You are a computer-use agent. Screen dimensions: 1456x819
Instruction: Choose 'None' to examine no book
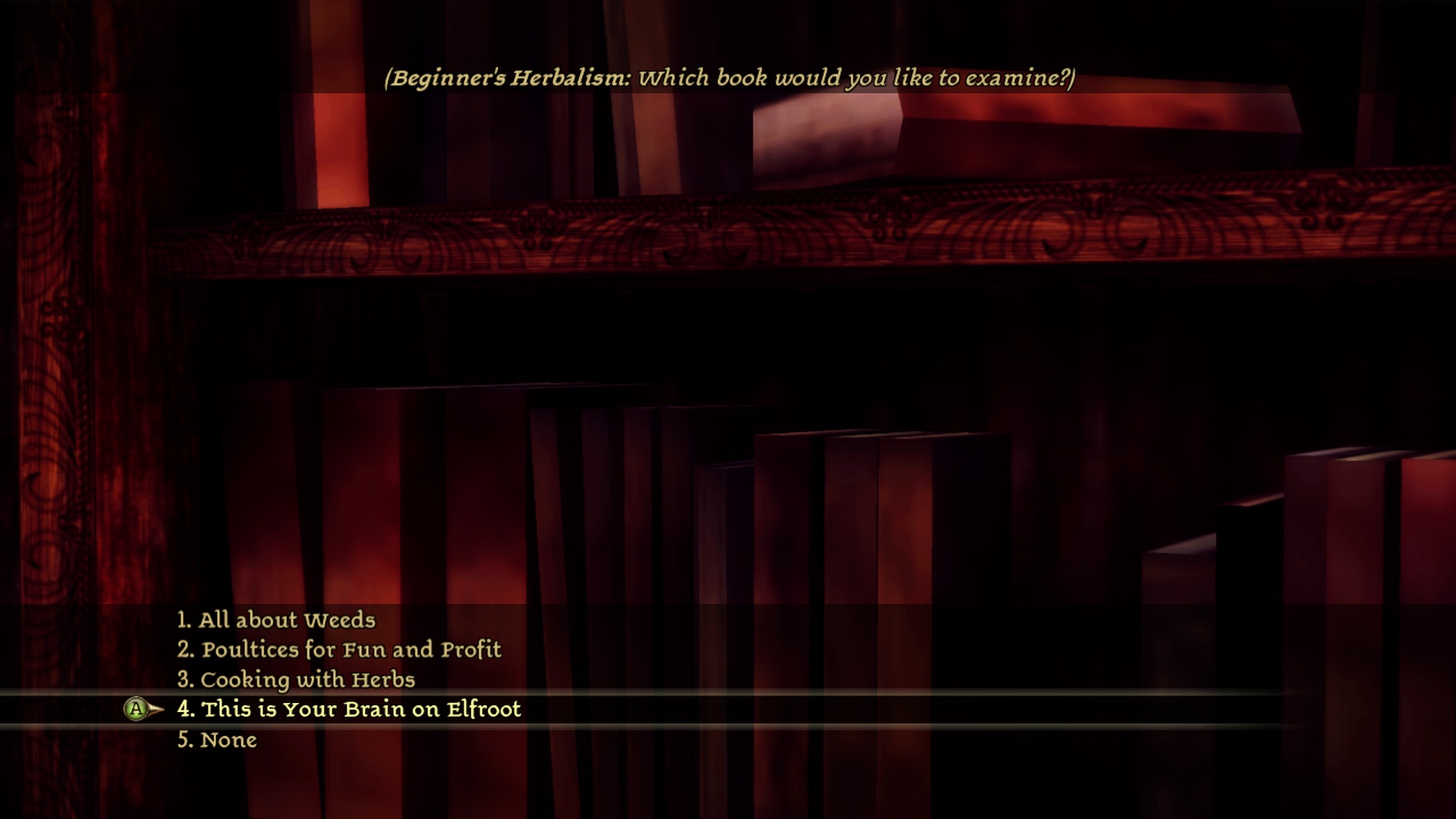pyautogui.click(x=217, y=740)
